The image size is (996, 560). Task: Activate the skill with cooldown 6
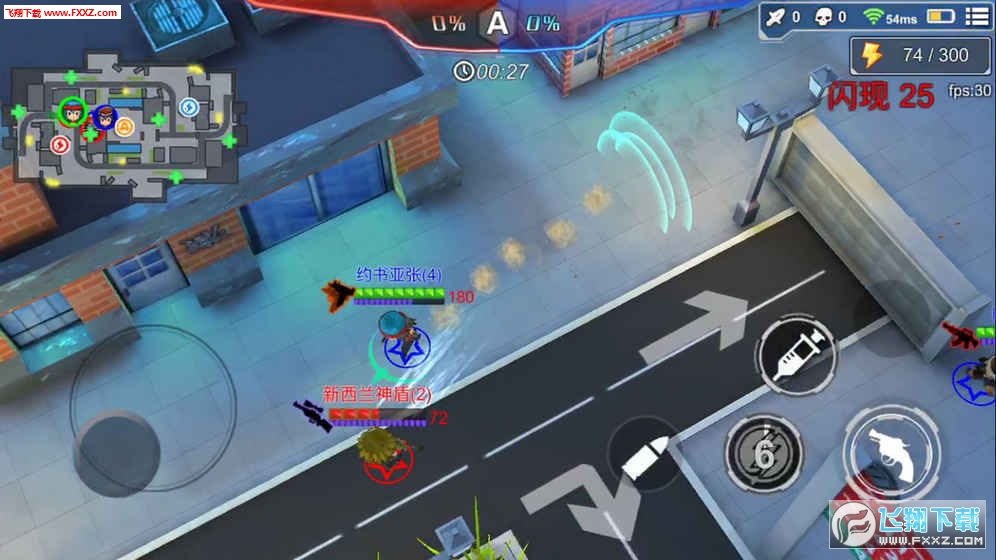point(764,455)
